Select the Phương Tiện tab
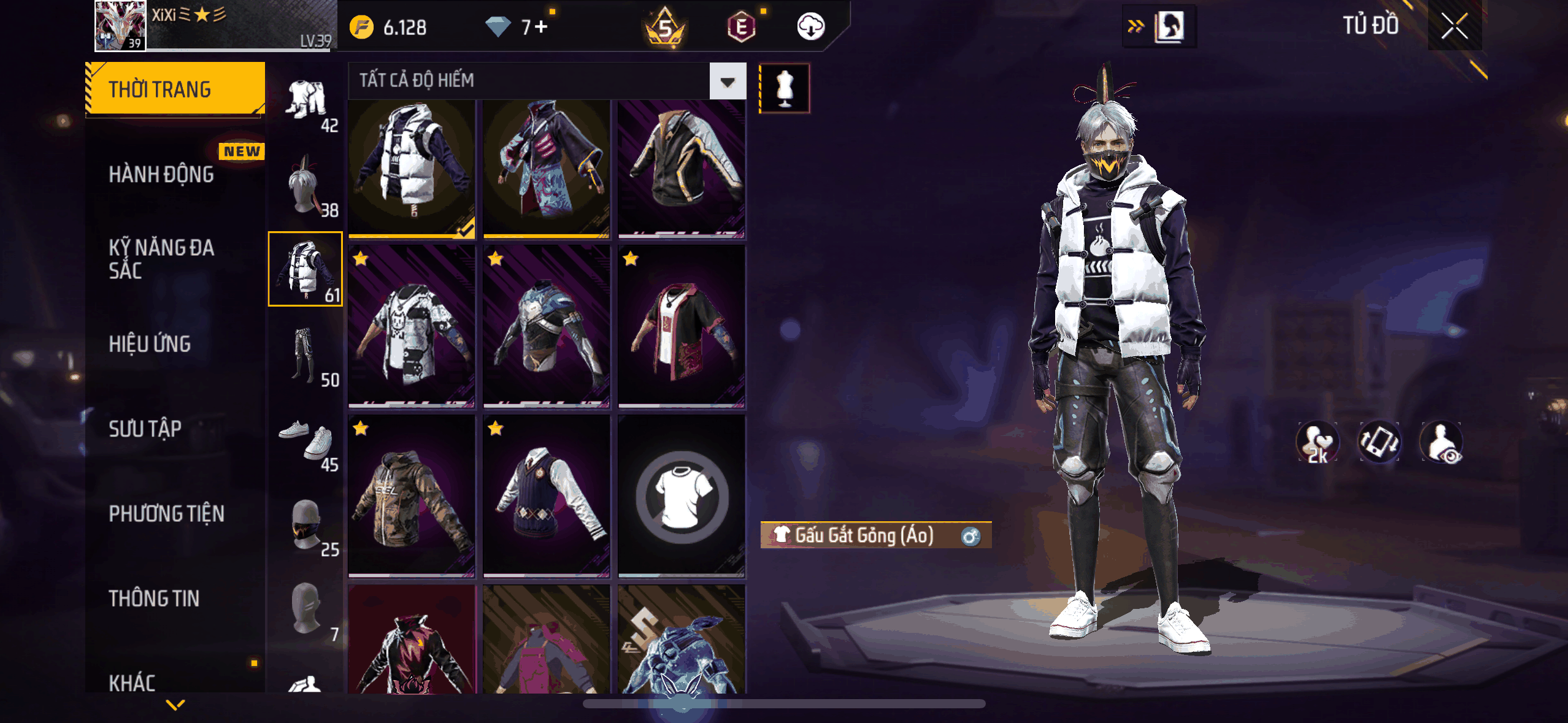Viewport: 1568px width, 723px height. point(166,514)
